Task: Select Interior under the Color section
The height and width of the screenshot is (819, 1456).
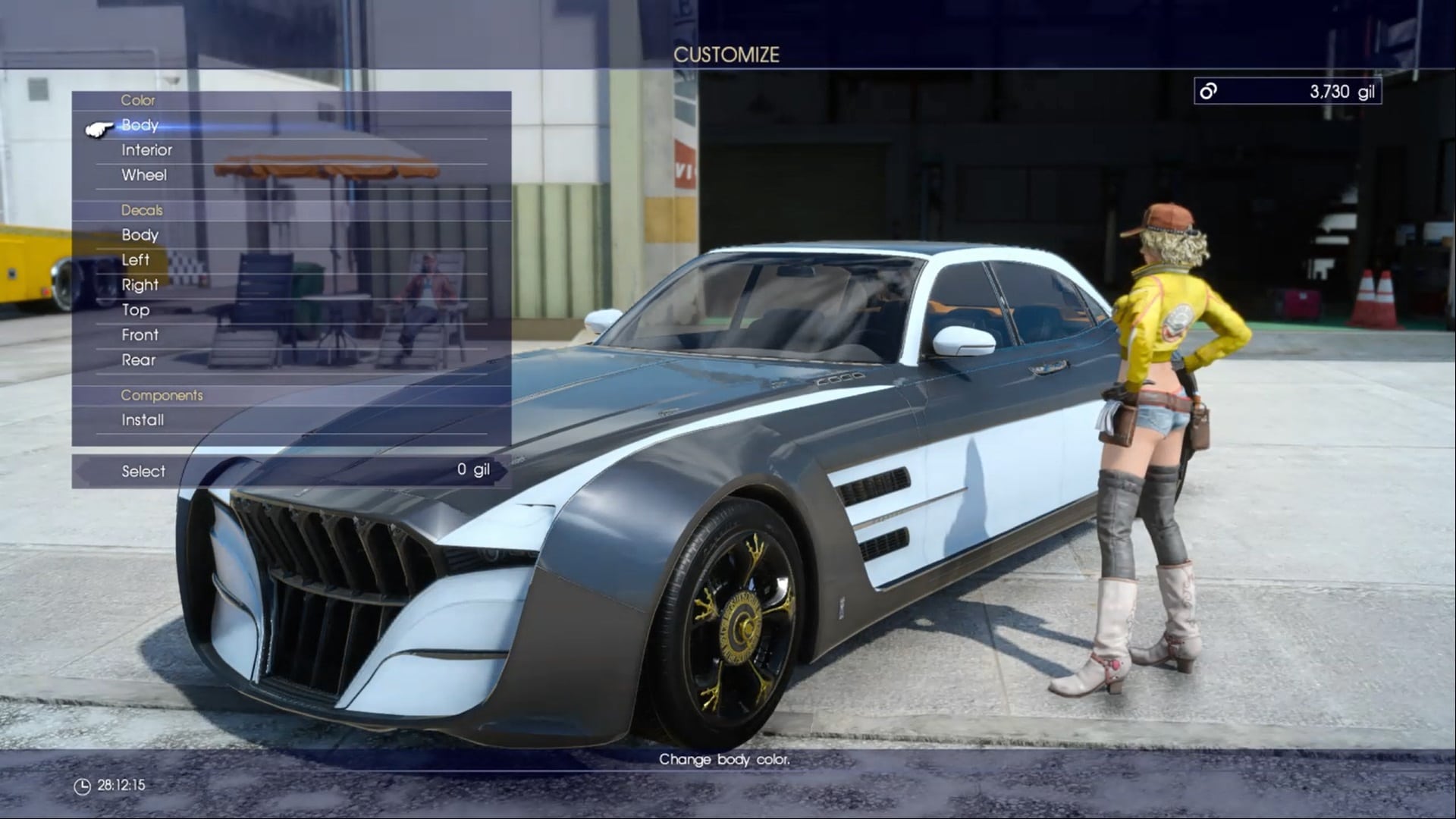Action: tap(147, 150)
